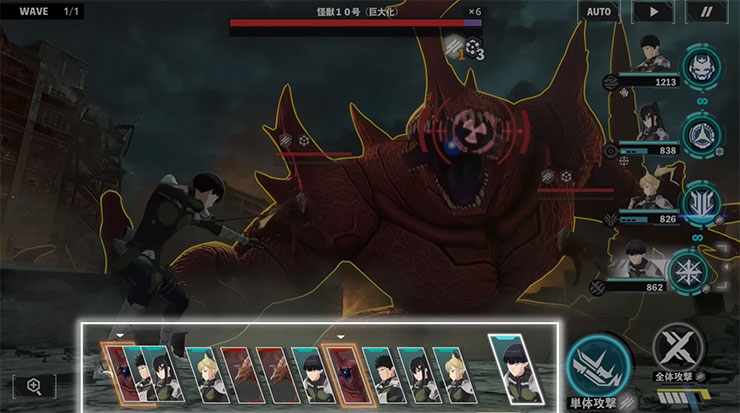Click the play speed arrow button

click(x=654, y=11)
